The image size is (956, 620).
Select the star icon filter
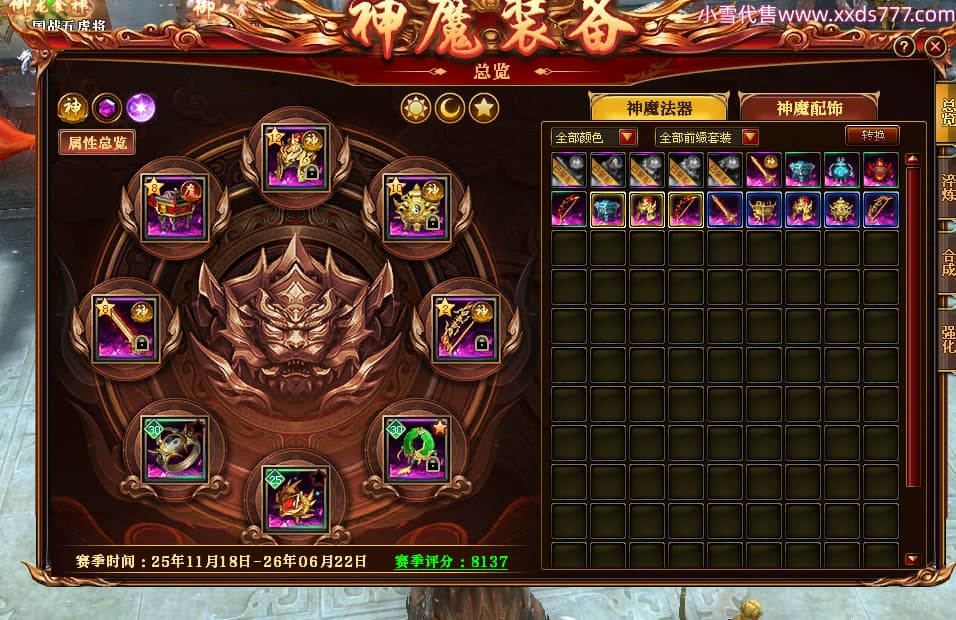pos(484,108)
